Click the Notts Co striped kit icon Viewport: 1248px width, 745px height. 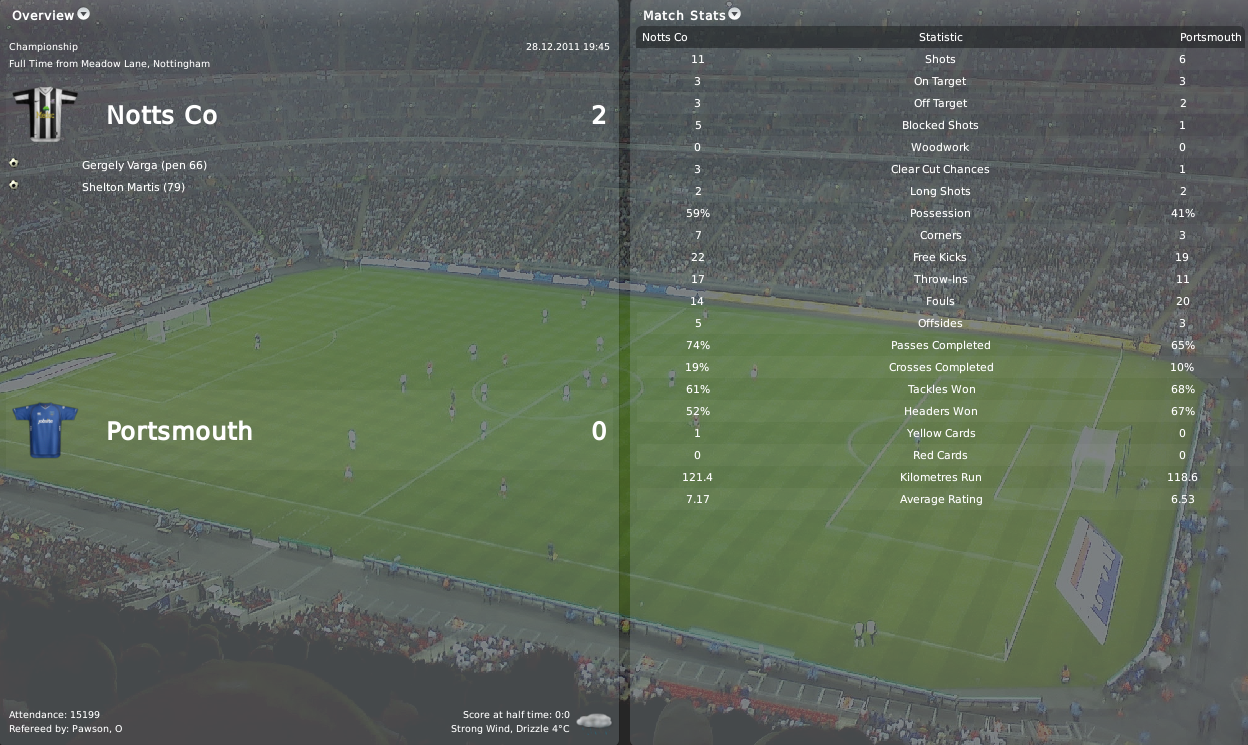pos(45,114)
